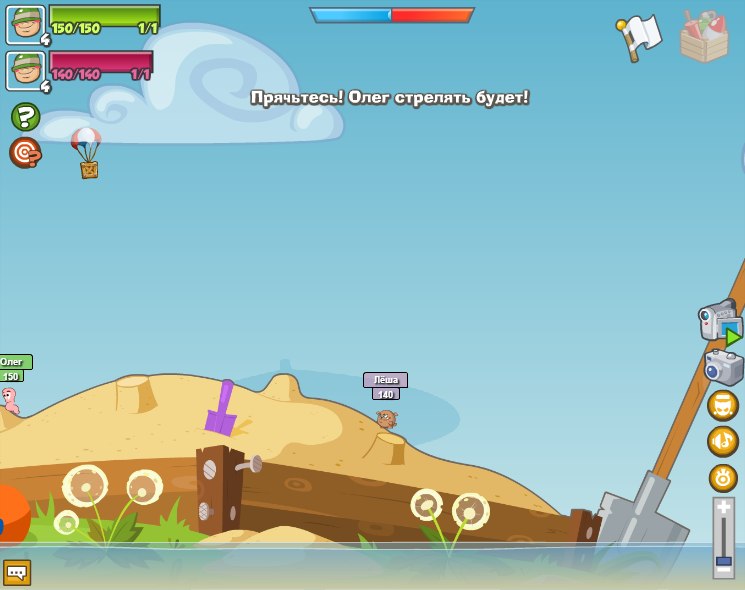This screenshot has width=745, height=590.
Task: Click the target hint button with question mark
Action: click(25, 152)
